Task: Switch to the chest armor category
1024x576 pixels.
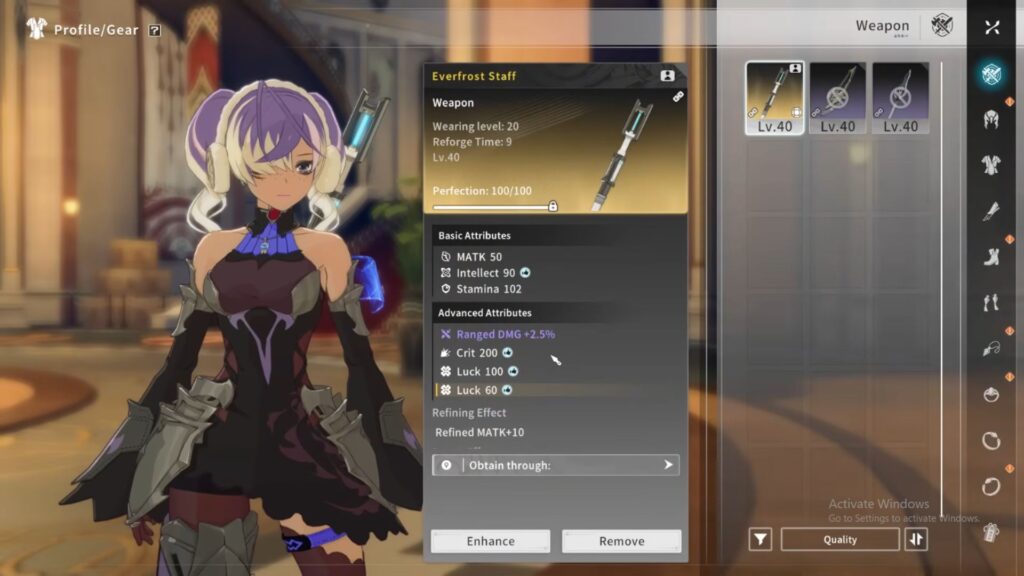Action: [x=992, y=165]
